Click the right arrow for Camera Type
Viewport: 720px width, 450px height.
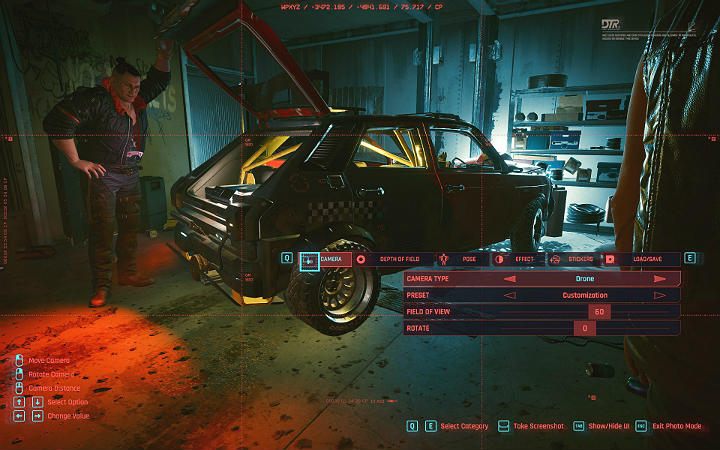(x=660, y=279)
